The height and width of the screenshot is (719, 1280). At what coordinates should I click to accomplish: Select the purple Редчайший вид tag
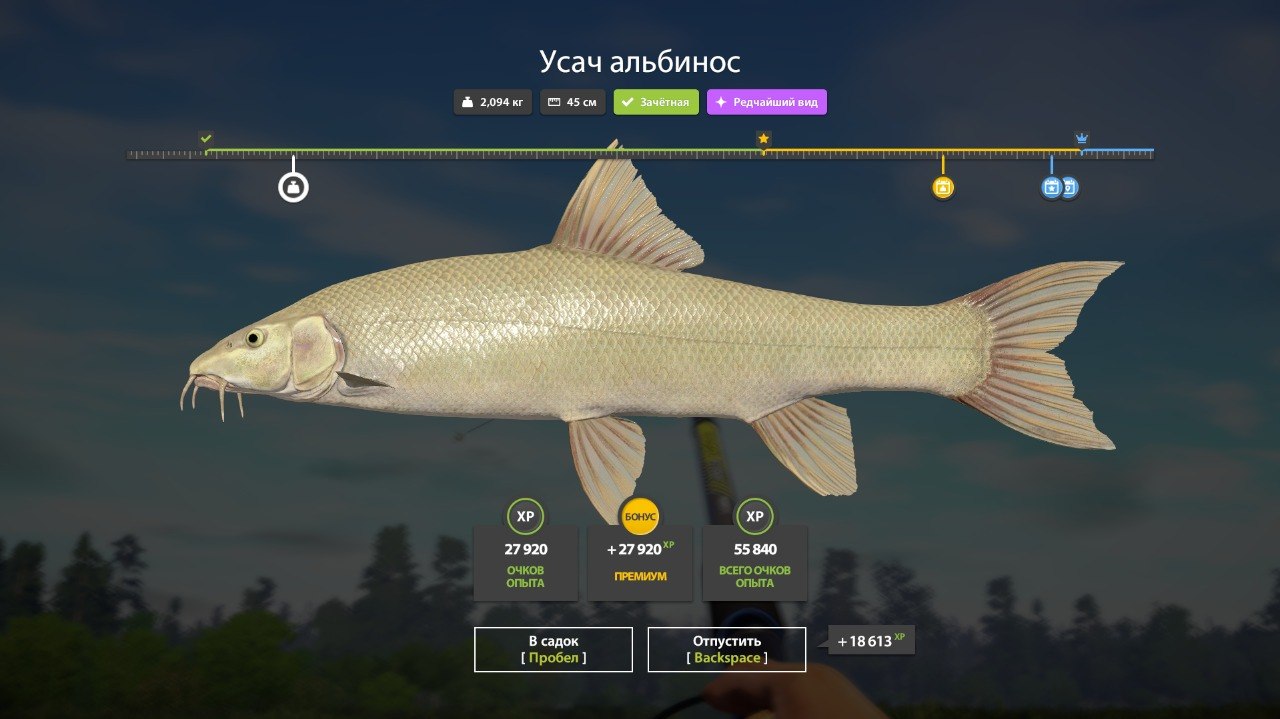pyautogui.click(x=767, y=102)
